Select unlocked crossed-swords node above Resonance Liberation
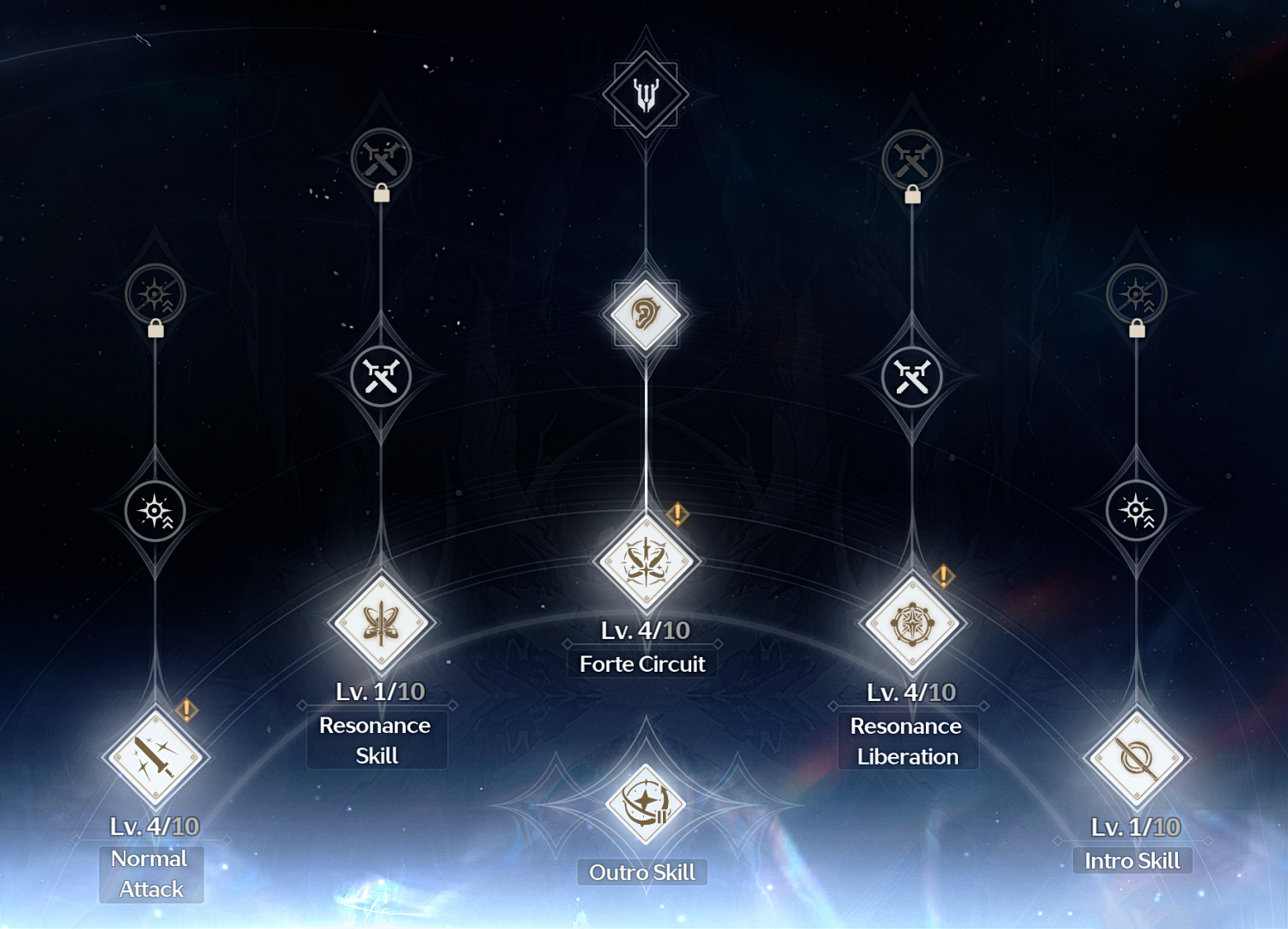 [x=911, y=377]
